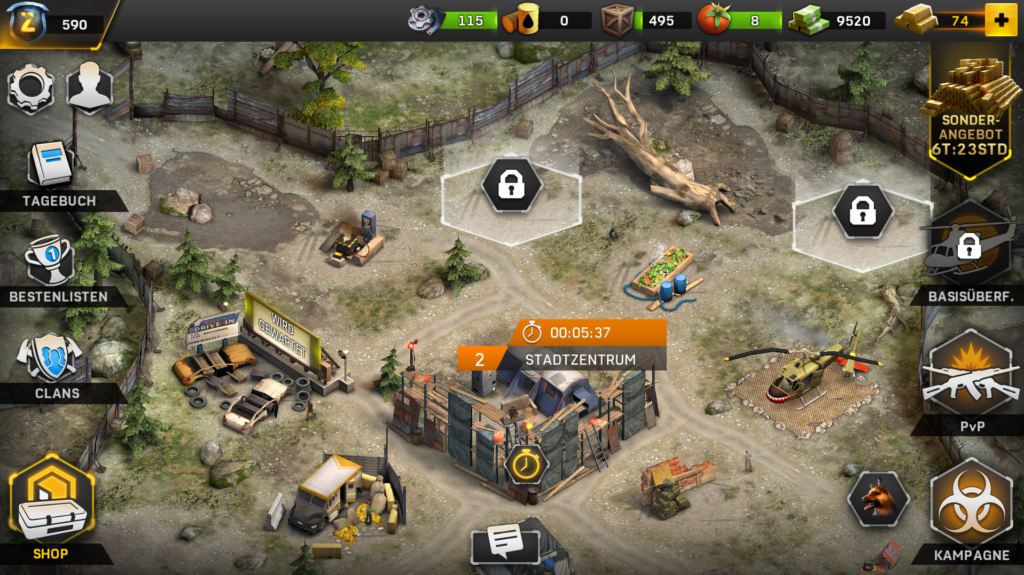Image resolution: width=1024 pixels, height=575 pixels.
Task: Open the chat message button
Action: coord(507,544)
